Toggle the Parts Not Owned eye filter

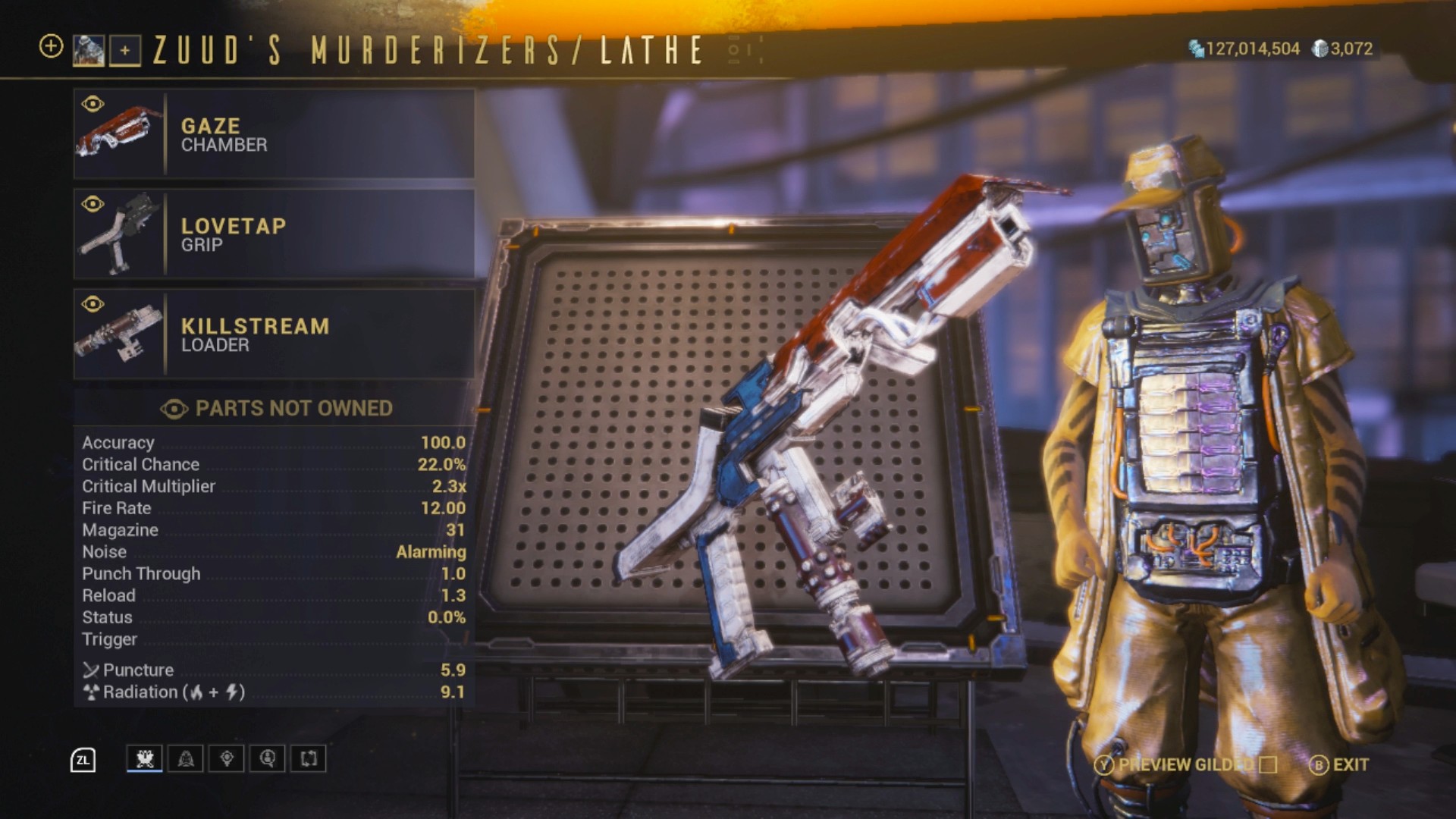[174, 409]
